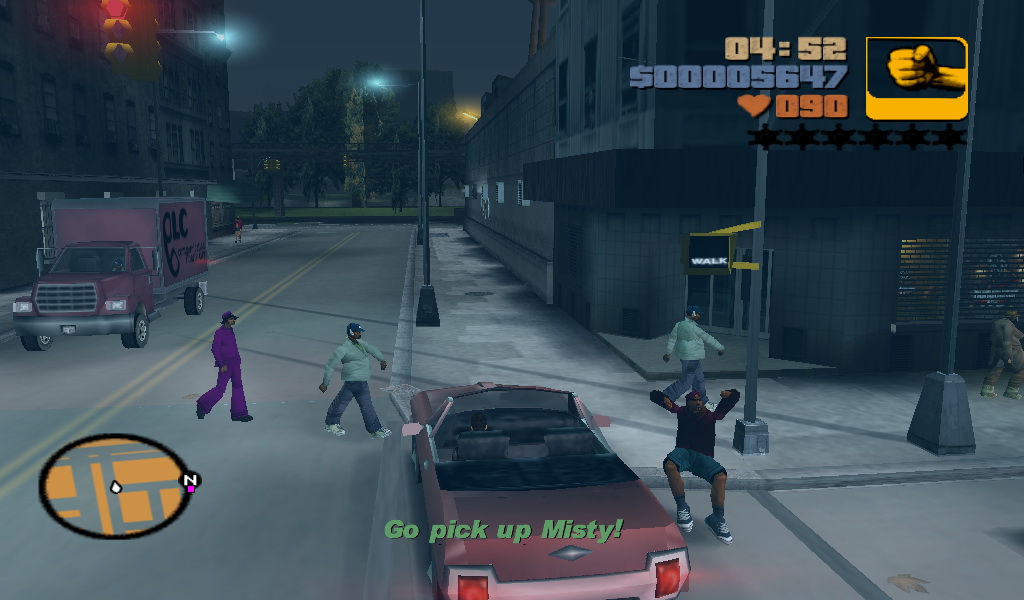This screenshot has height=600, width=1024.
Task: Click the radar minimap
Action: (x=115, y=486)
